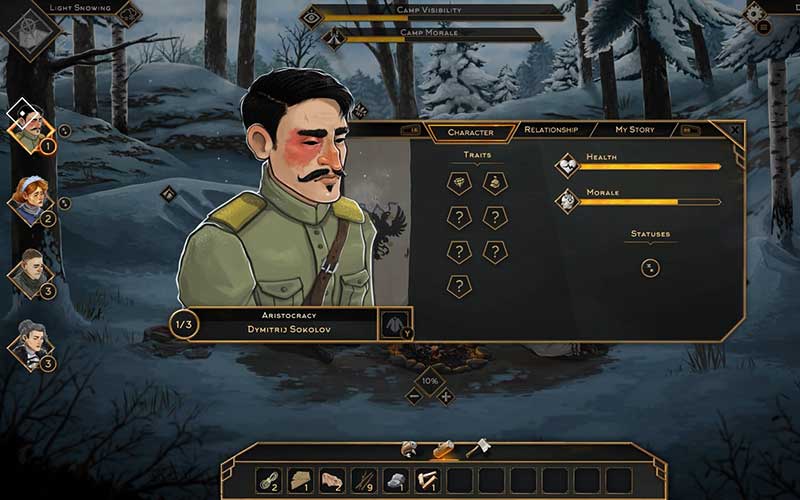800x500 pixels.
Task: Open the My Story tab
Action: pyautogui.click(x=634, y=130)
